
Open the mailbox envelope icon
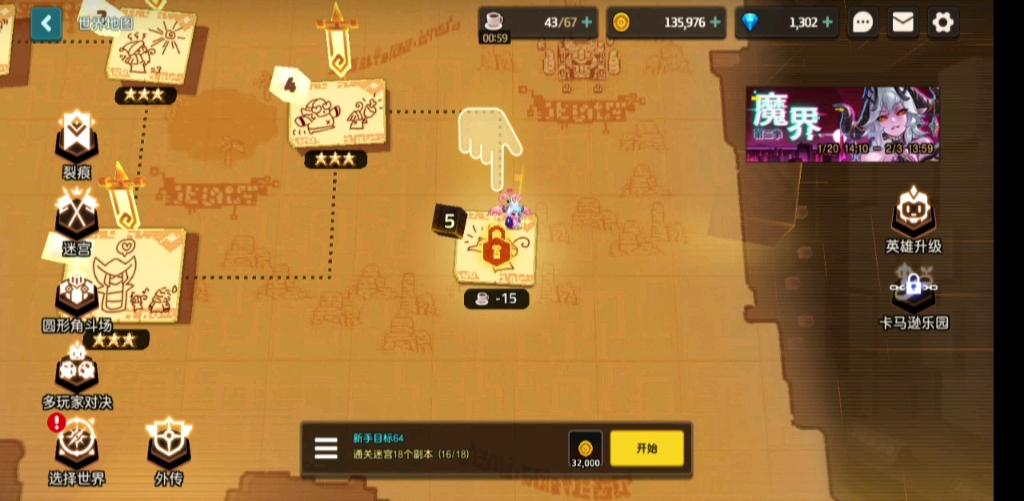click(x=903, y=22)
